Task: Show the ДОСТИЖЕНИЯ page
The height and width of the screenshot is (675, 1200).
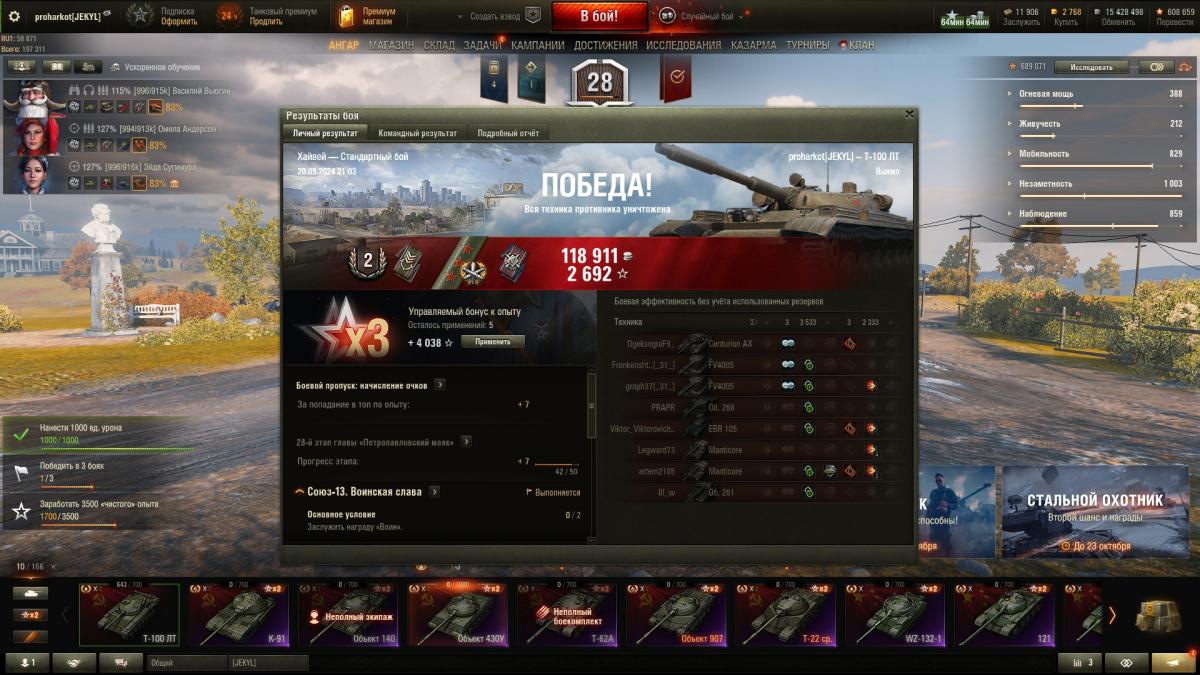Action: [605, 45]
